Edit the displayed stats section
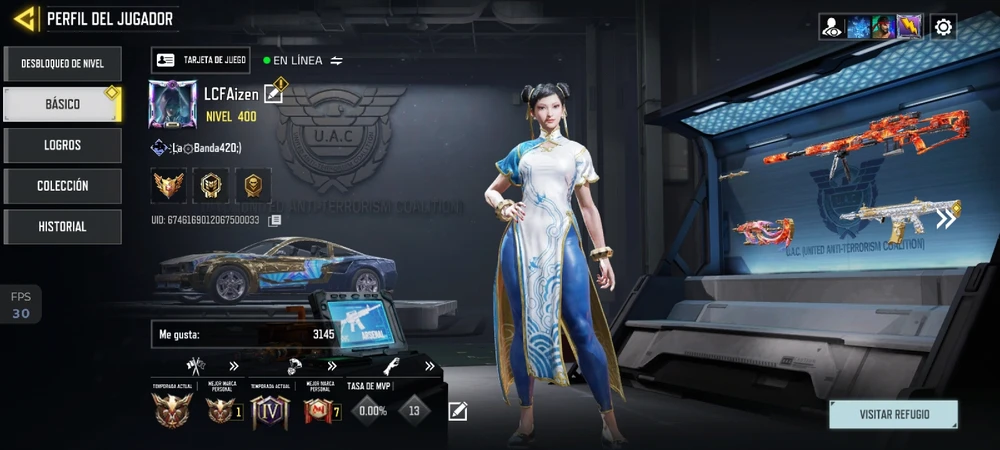 pyautogui.click(x=458, y=410)
